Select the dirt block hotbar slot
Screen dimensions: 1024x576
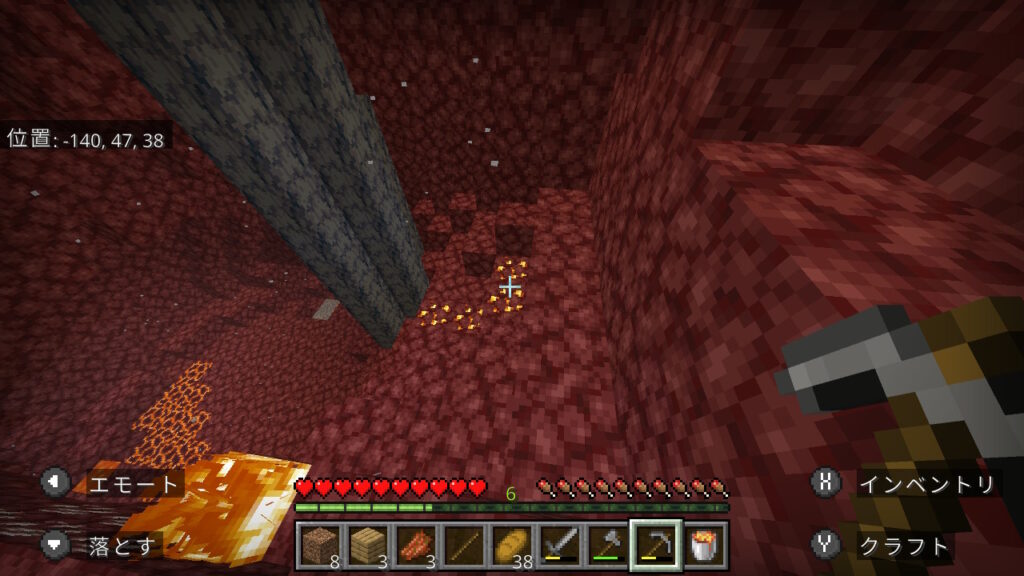pyautogui.click(x=320, y=545)
